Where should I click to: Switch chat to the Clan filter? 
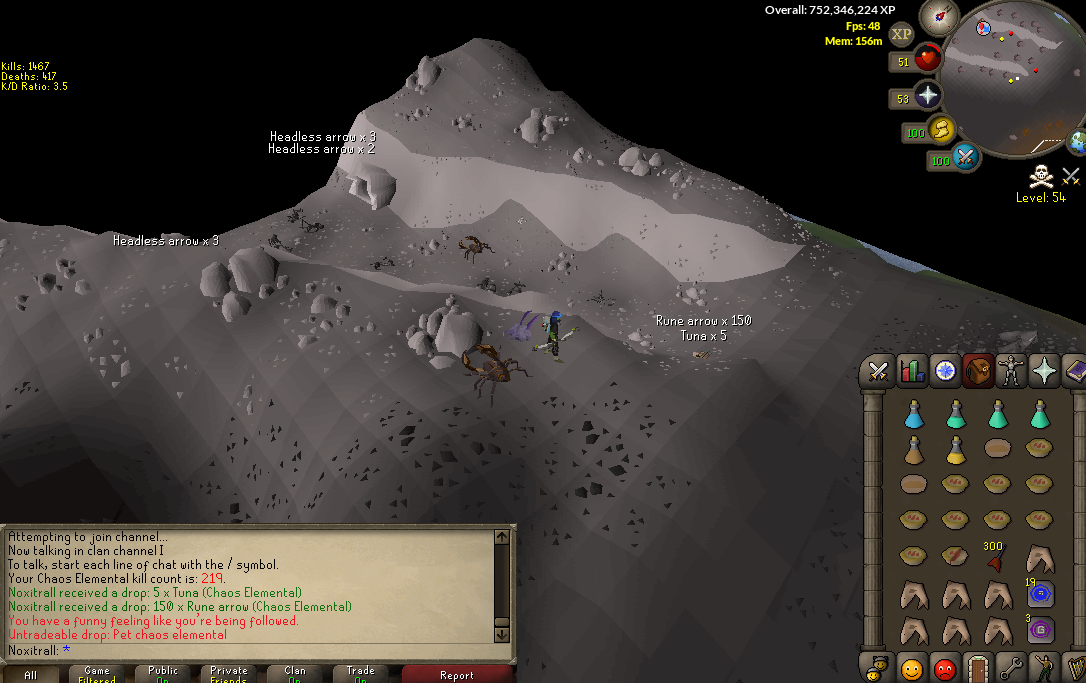295,674
